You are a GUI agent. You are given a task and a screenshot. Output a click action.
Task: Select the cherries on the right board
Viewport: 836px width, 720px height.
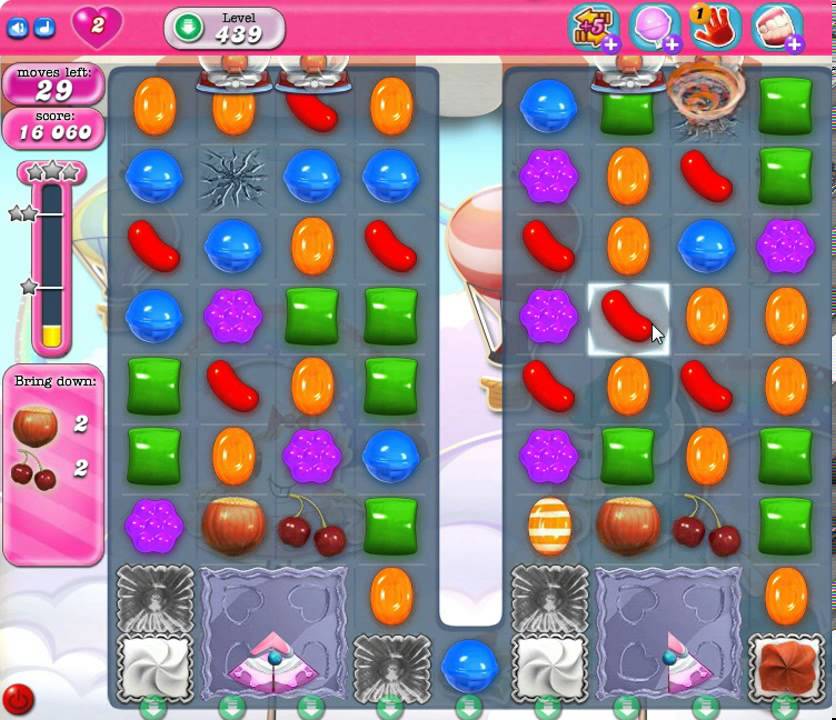point(706,526)
